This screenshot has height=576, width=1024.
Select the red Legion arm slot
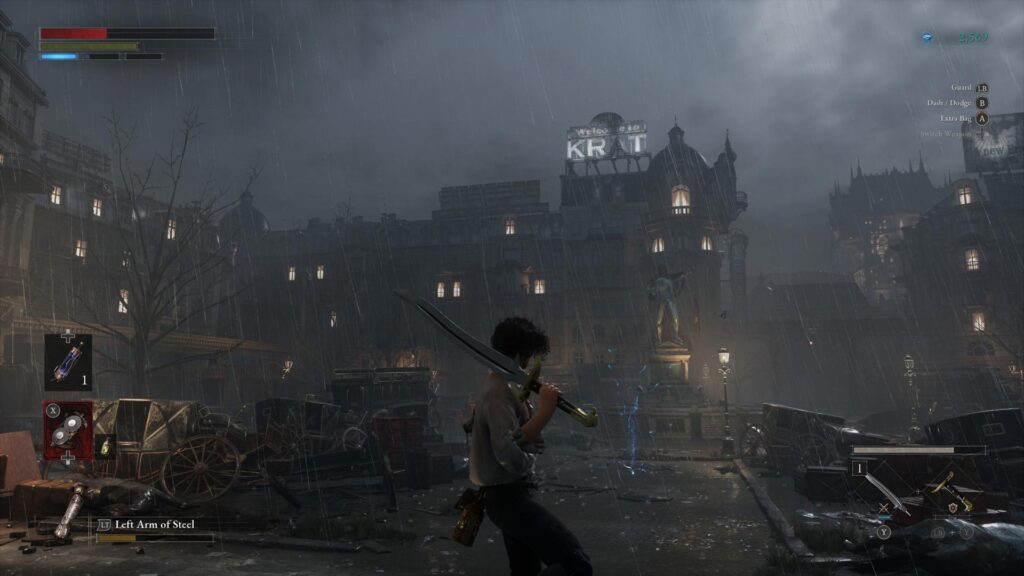pyautogui.click(x=68, y=430)
